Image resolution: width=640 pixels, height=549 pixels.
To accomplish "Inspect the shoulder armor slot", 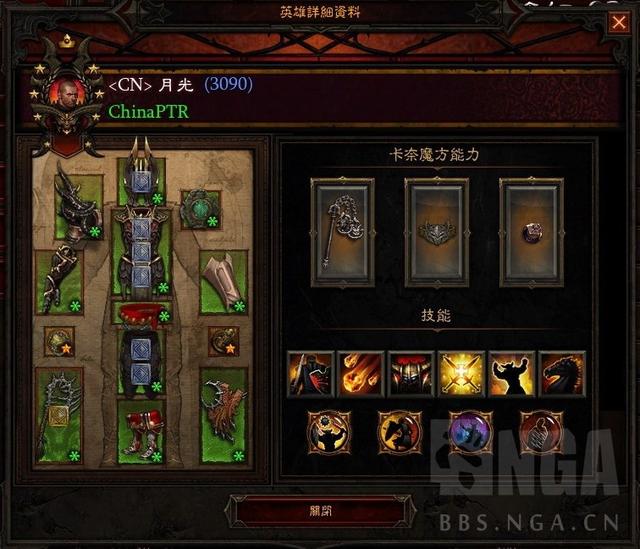I will (x=80, y=206).
